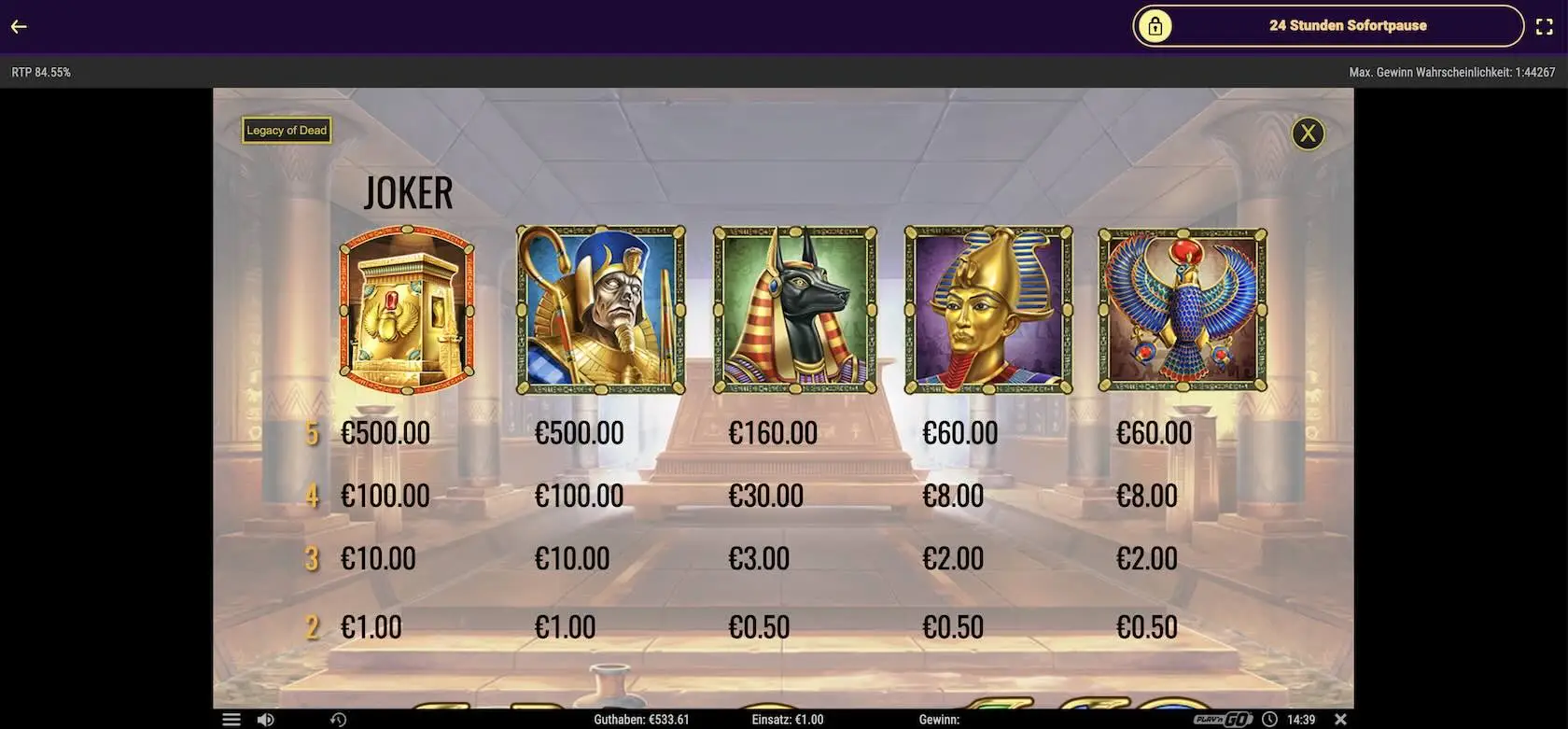Click the Legacy of Dead title label
This screenshot has height=729, width=1568.
coord(287,131)
